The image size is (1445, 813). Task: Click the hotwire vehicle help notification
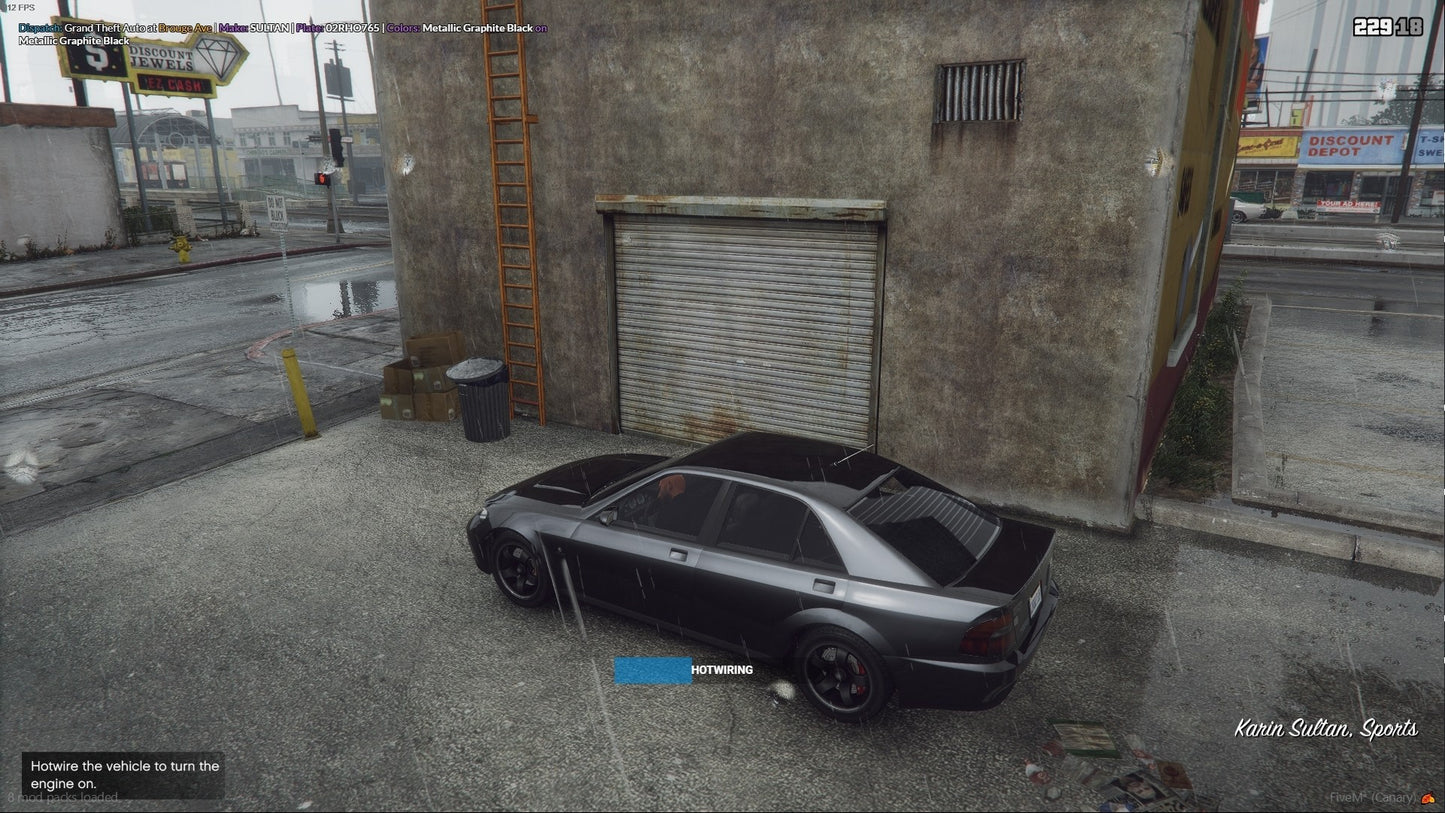124,775
